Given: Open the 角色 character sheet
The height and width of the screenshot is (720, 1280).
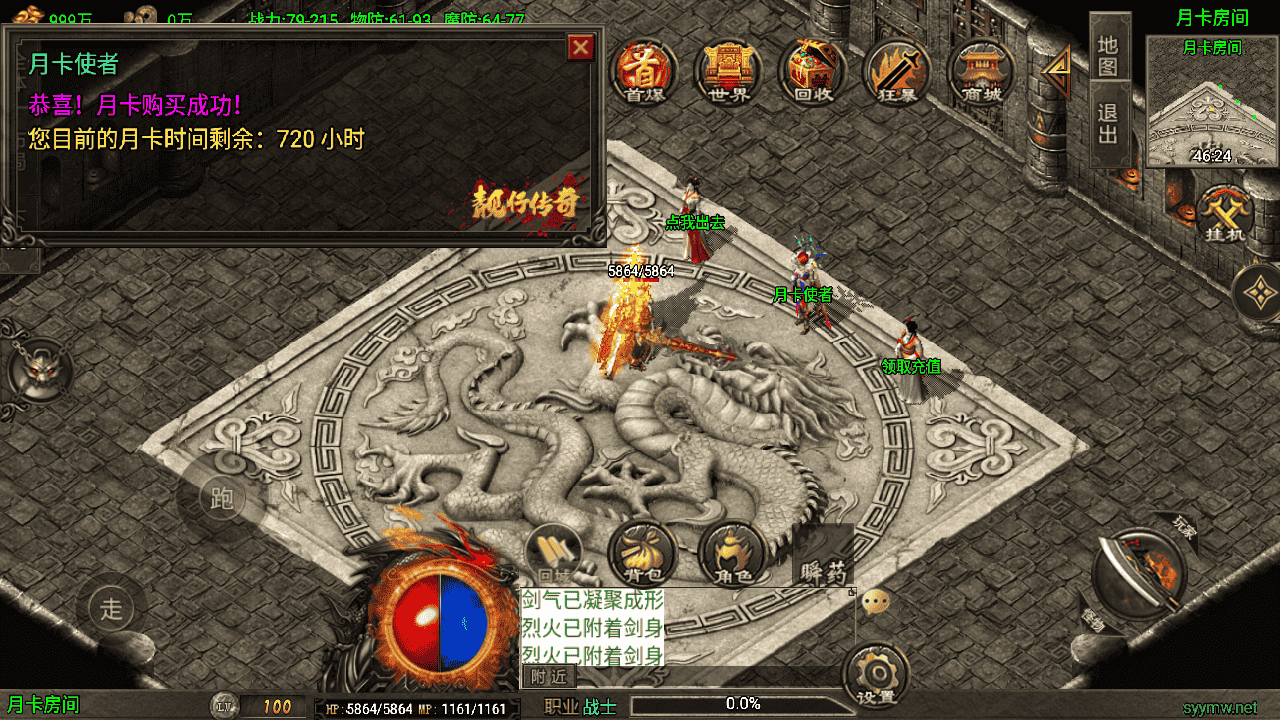Looking at the screenshot, I should click(x=731, y=553).
